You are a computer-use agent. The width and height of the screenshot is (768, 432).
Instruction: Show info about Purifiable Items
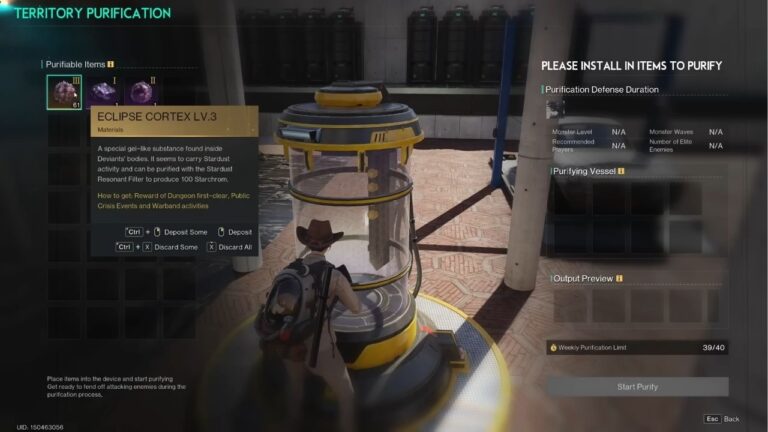[x=110, y=64]
